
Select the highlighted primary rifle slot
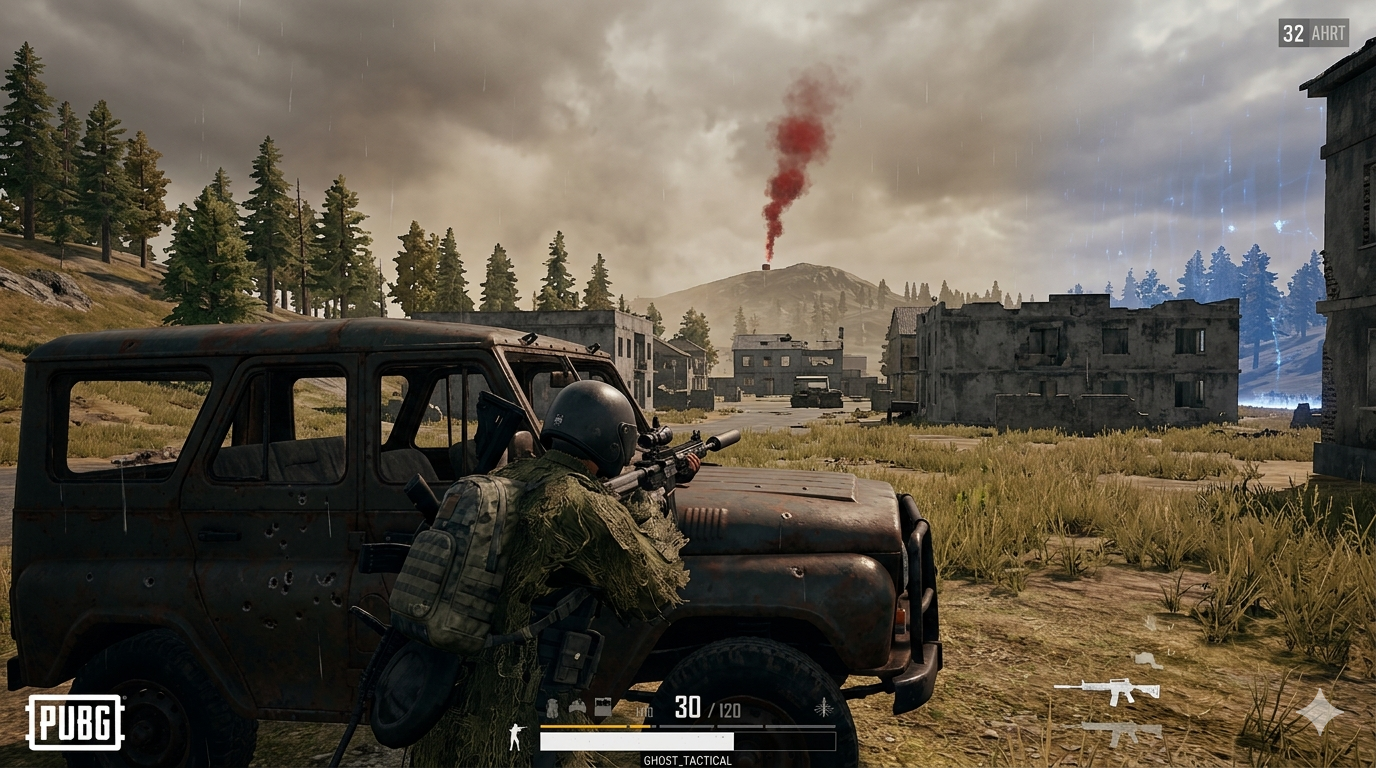[x=1107, y=689]
